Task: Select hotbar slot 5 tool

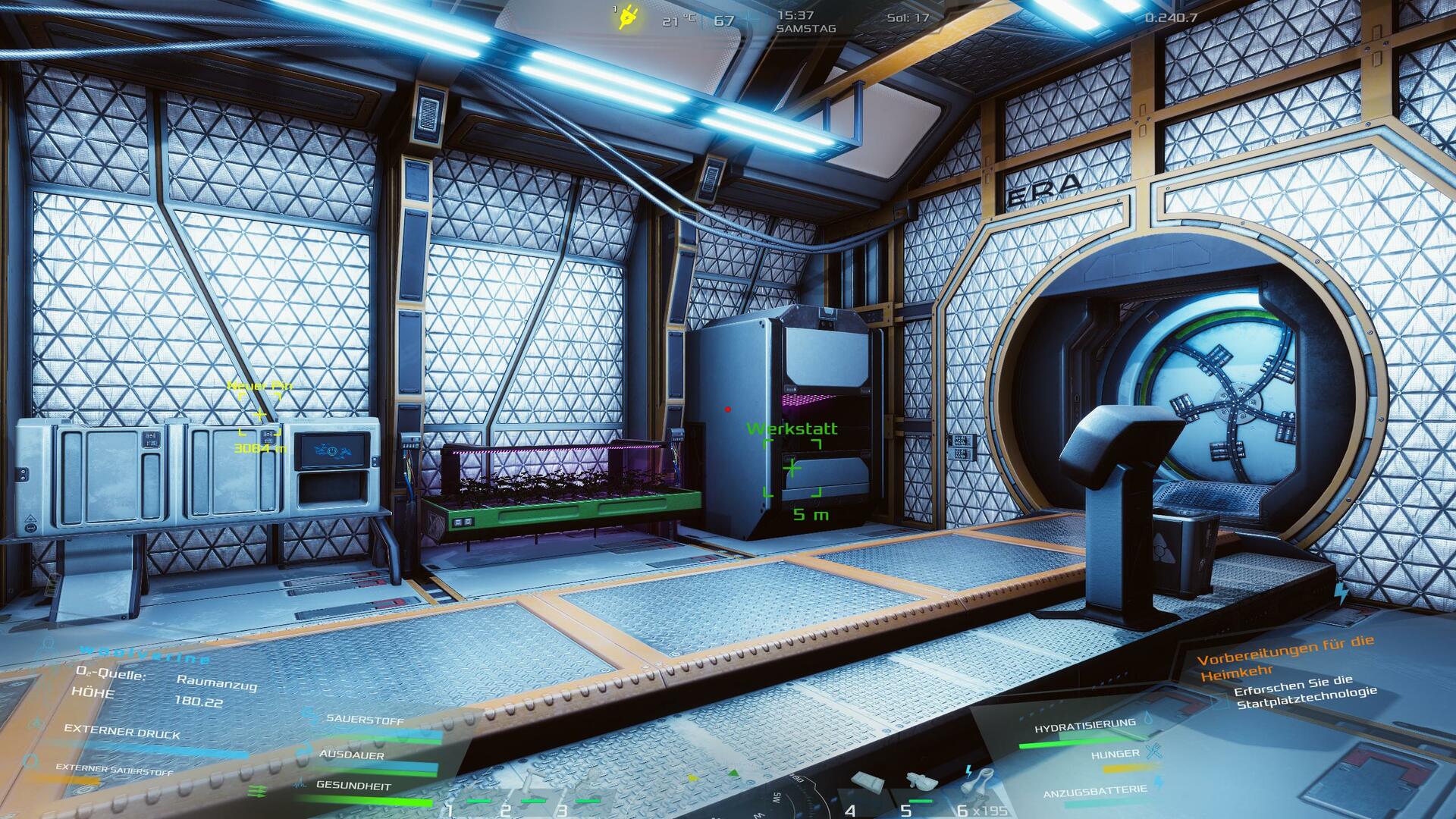Action: coord(921,783)
